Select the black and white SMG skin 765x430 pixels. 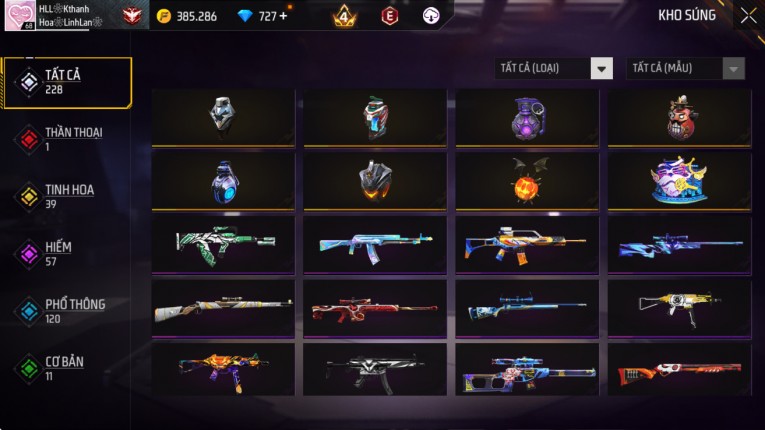pyautogui.click(x=375, y=370)
